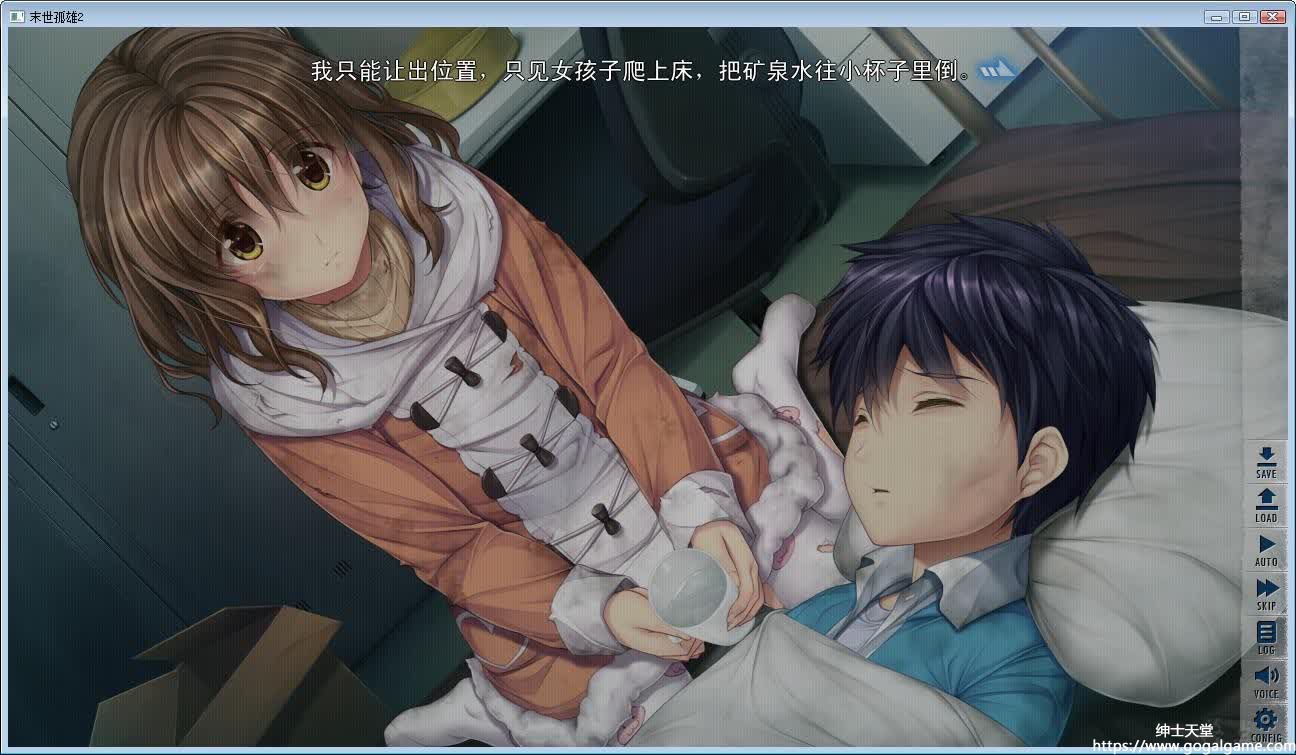Activate the SKIP button
This screenshot has height=755, width=1296.
1266,591
